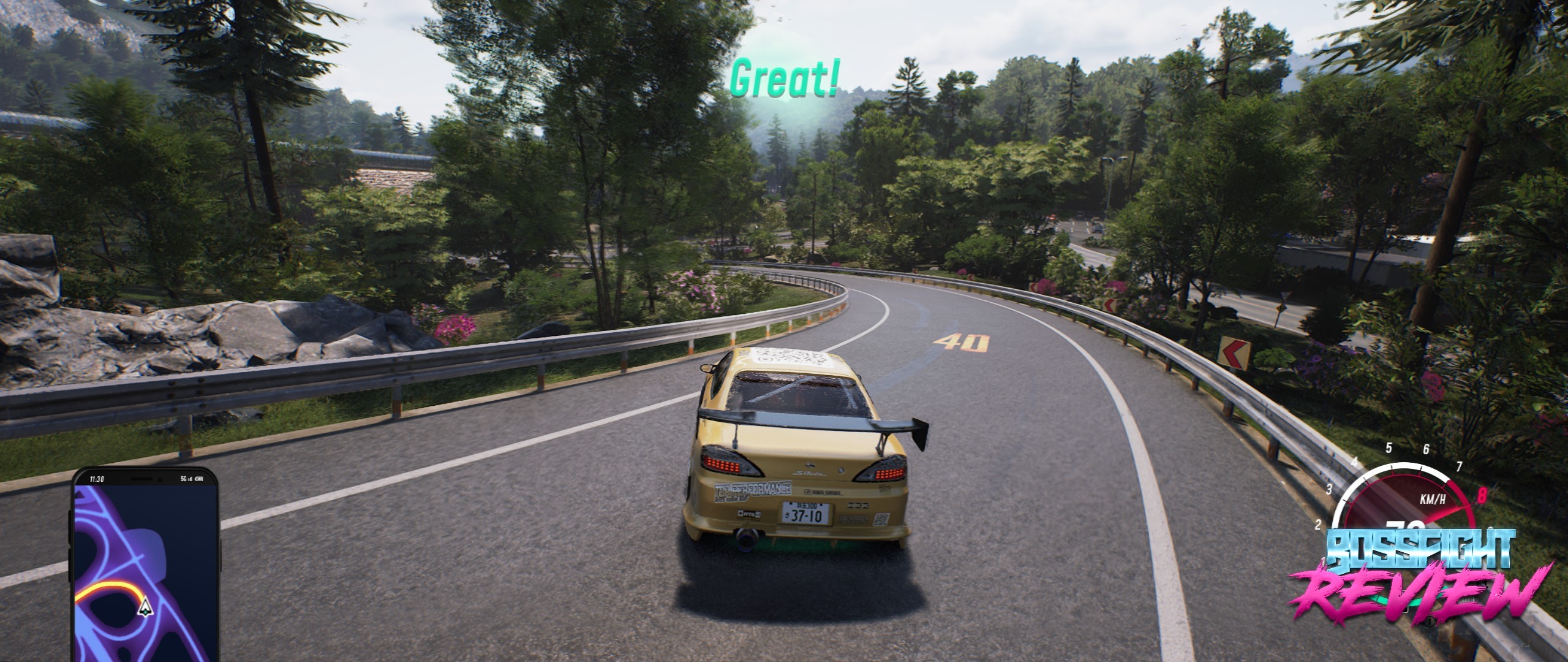Click the player arrow marker on the minimap

[145, 607]
